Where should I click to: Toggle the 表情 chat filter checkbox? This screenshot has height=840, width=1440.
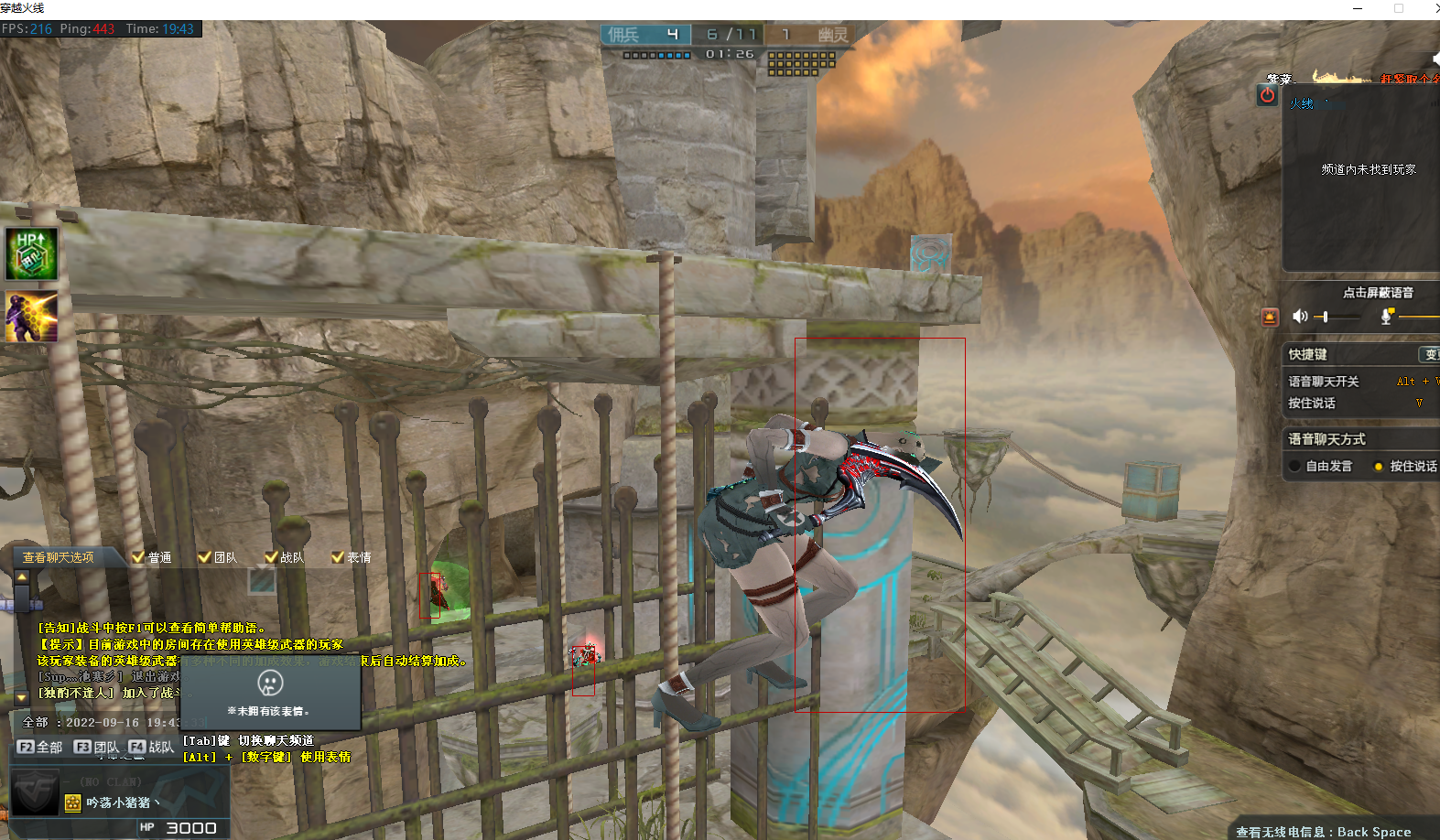click(x=337, y=556)
